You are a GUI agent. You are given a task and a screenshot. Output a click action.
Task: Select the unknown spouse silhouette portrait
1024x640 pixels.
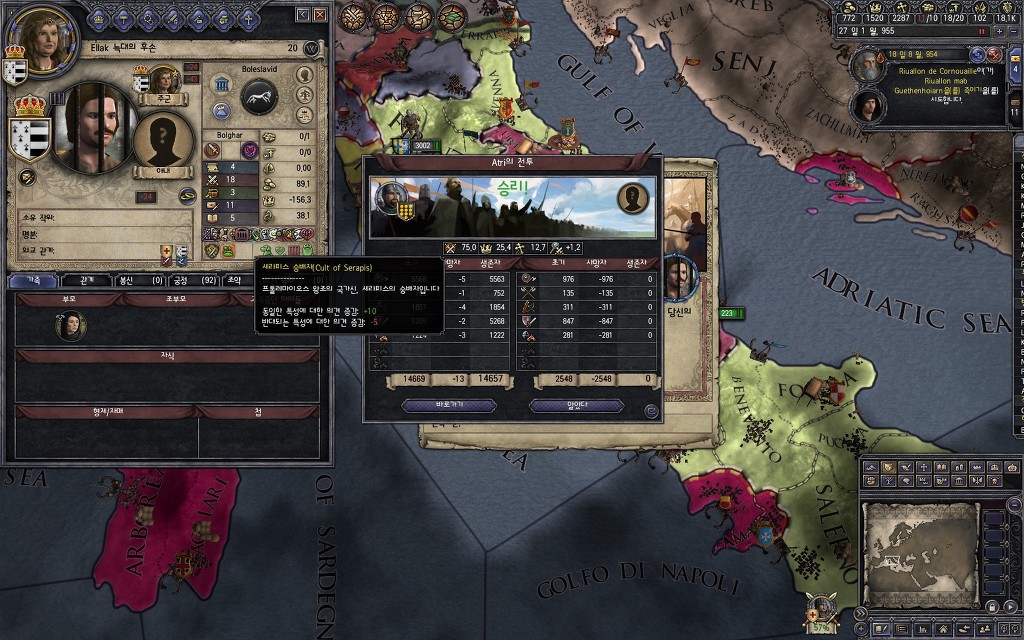click(x=163, y=140)
